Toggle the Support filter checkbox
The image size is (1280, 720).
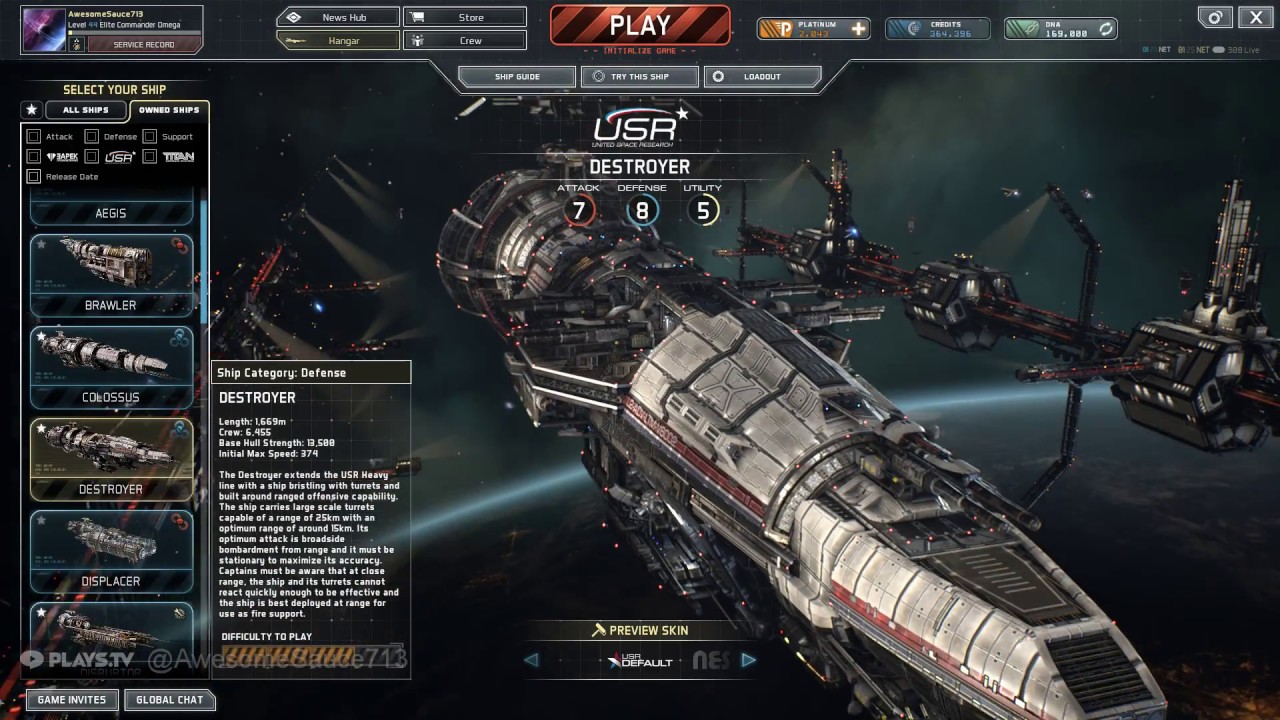click(150, 136)
